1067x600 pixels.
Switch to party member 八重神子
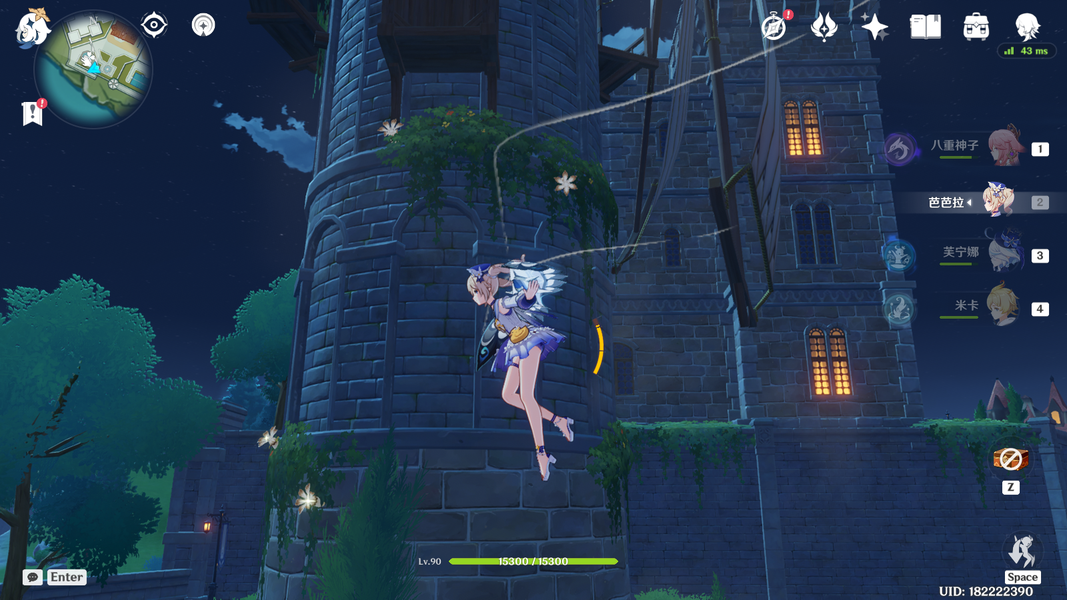tap(1002, 148)
